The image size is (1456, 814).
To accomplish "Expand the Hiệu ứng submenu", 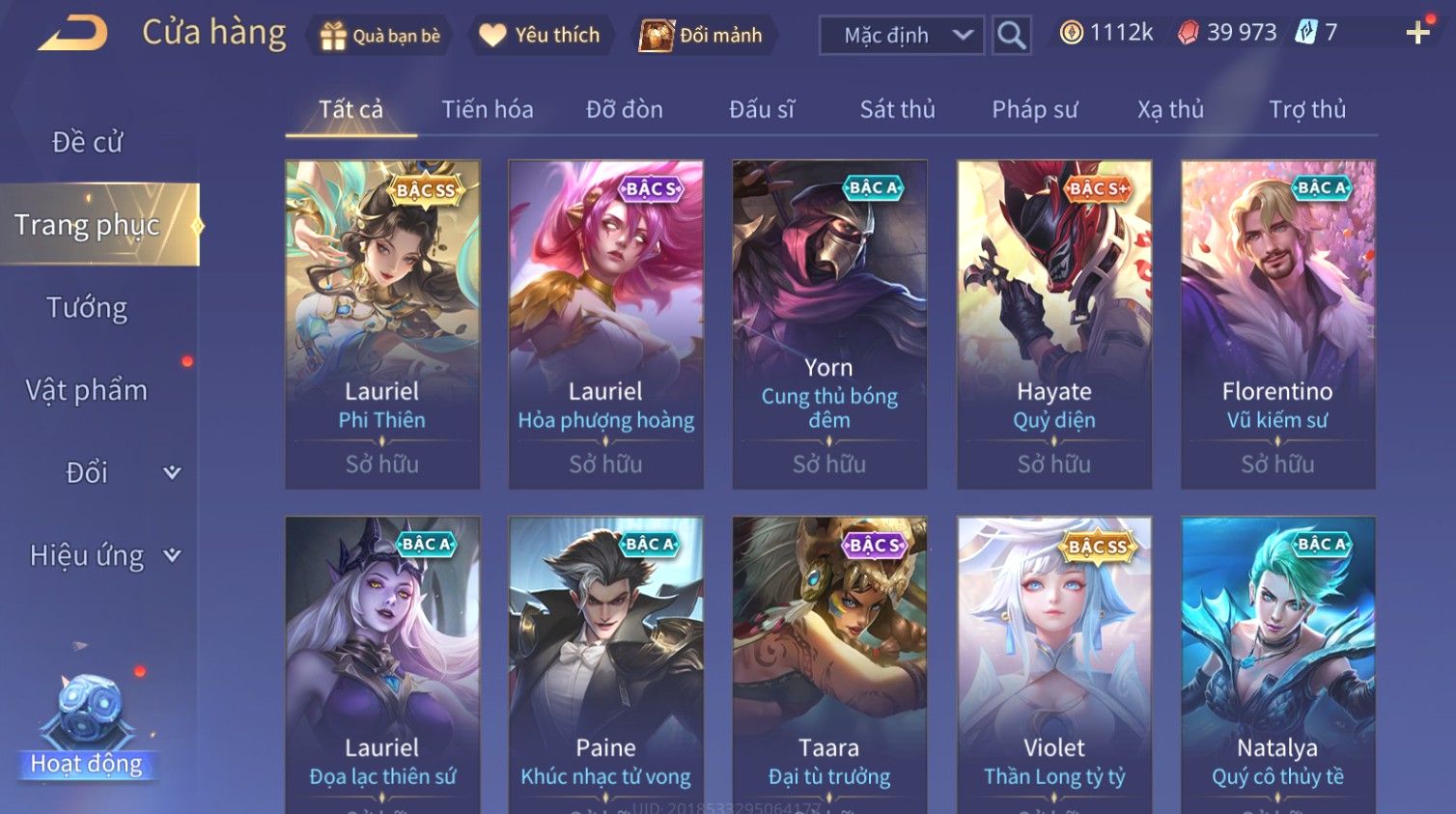I will click(103, 555).
